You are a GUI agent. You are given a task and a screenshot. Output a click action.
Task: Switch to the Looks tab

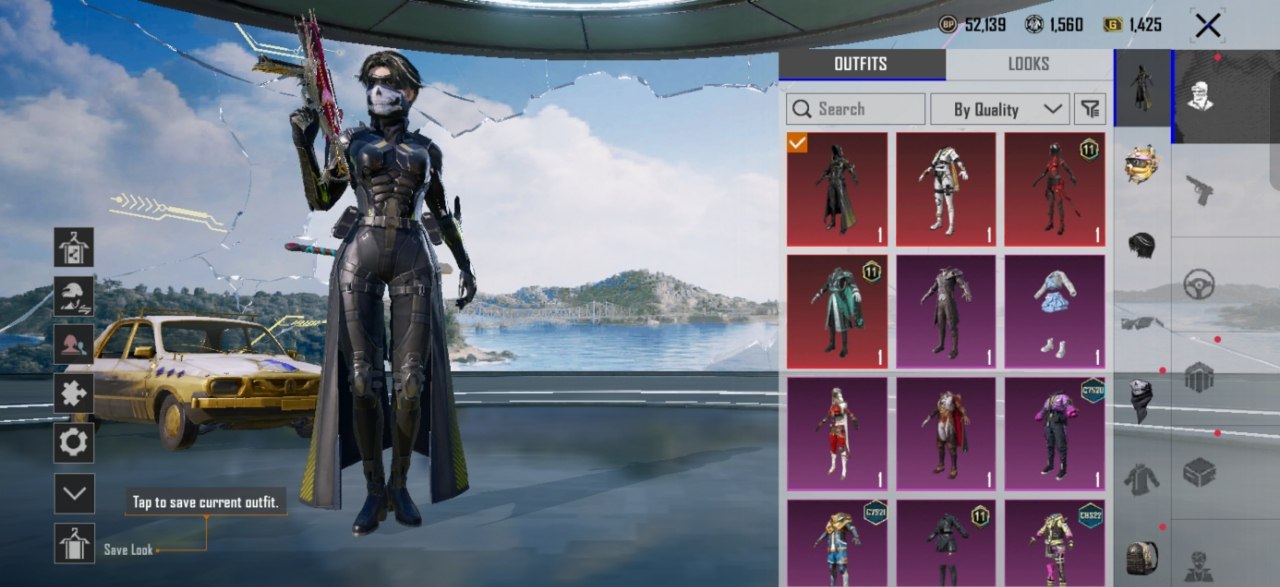(1028, 64)
